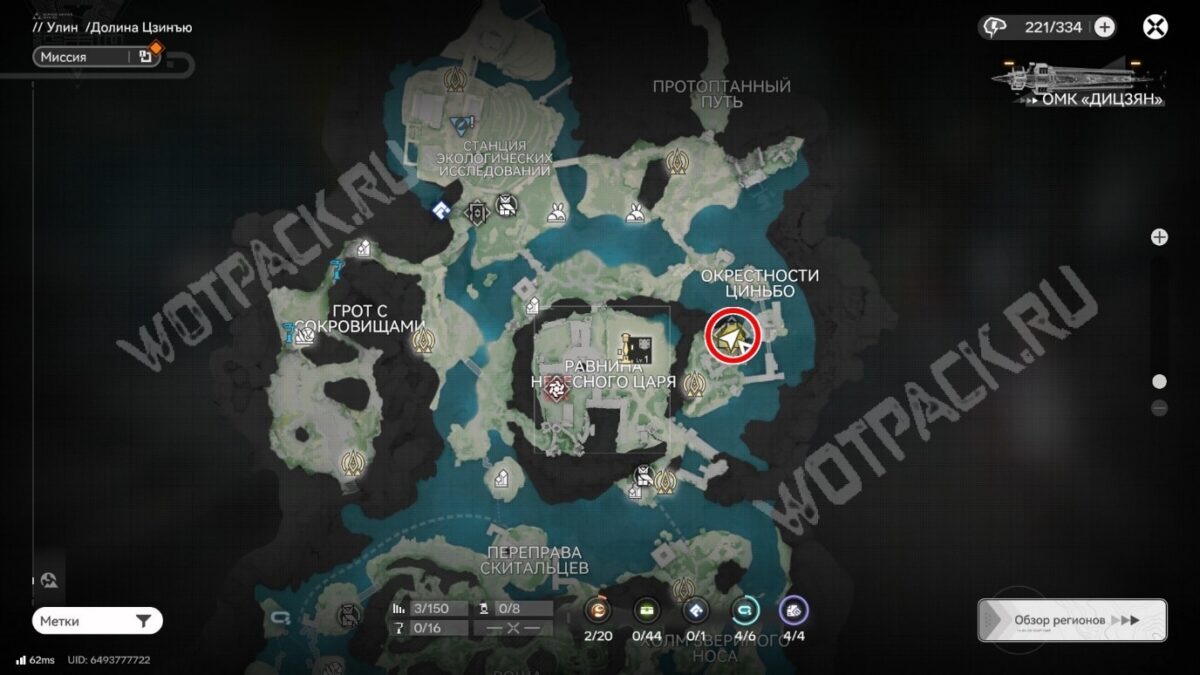The height and width of the screenshot is (675, 1200).
Task: Select the red-circled player location marker
Action: 733,337
